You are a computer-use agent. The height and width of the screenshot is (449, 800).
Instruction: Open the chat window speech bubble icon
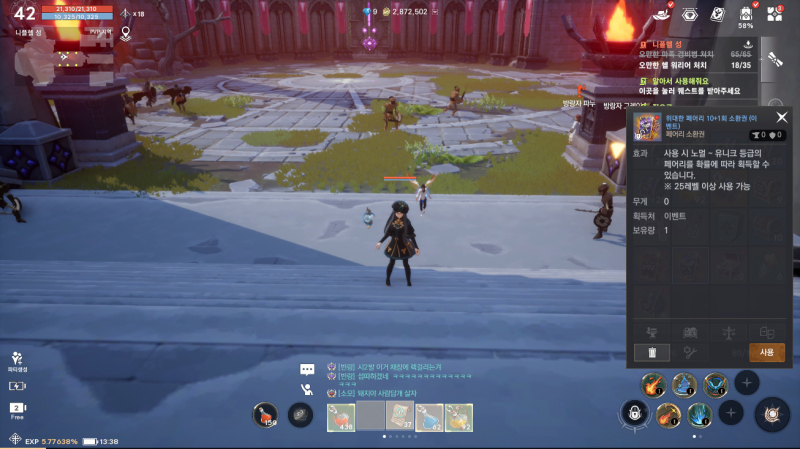coord(308,368)
